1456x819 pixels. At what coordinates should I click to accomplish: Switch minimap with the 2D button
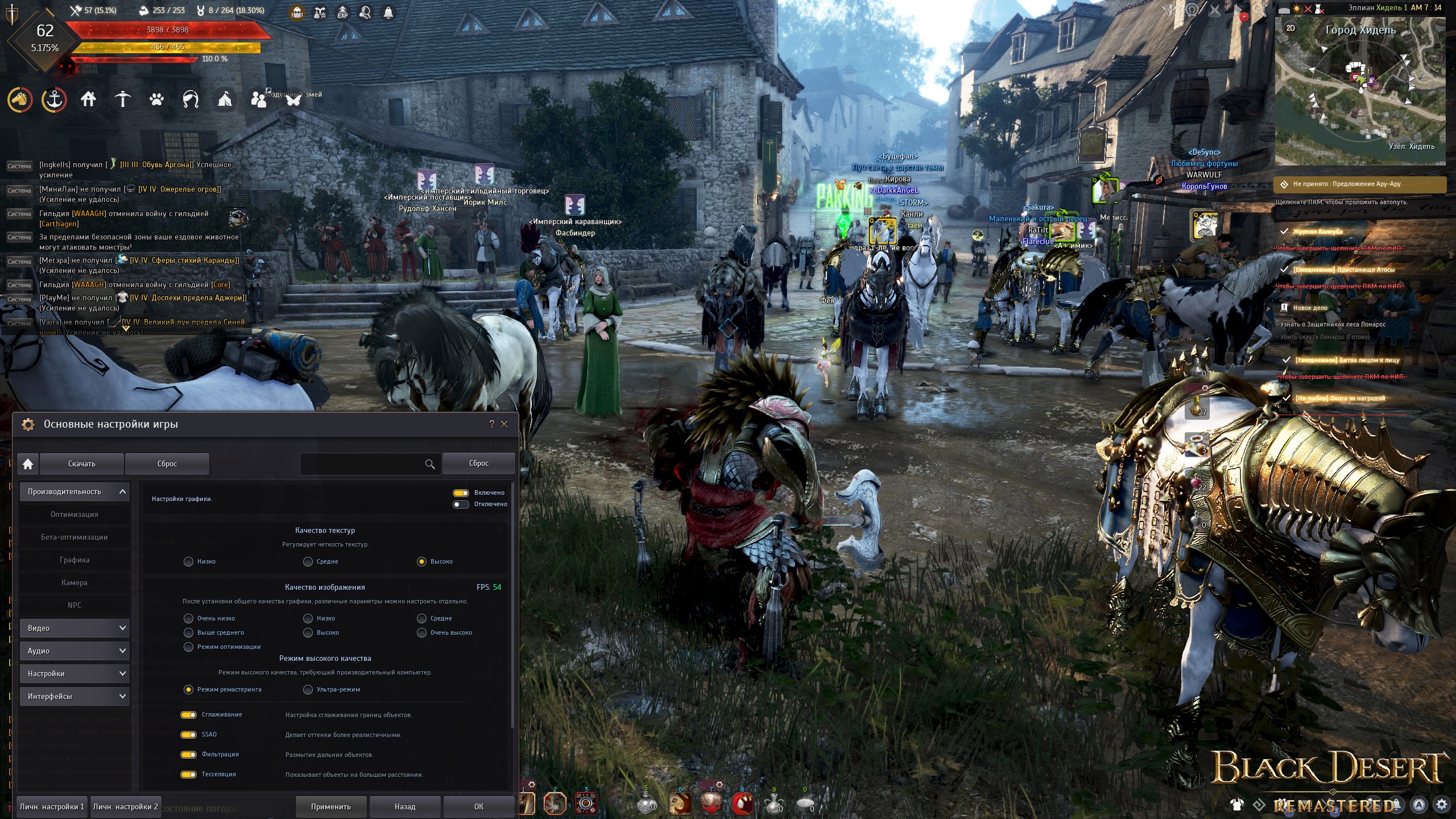(1290, 28)
